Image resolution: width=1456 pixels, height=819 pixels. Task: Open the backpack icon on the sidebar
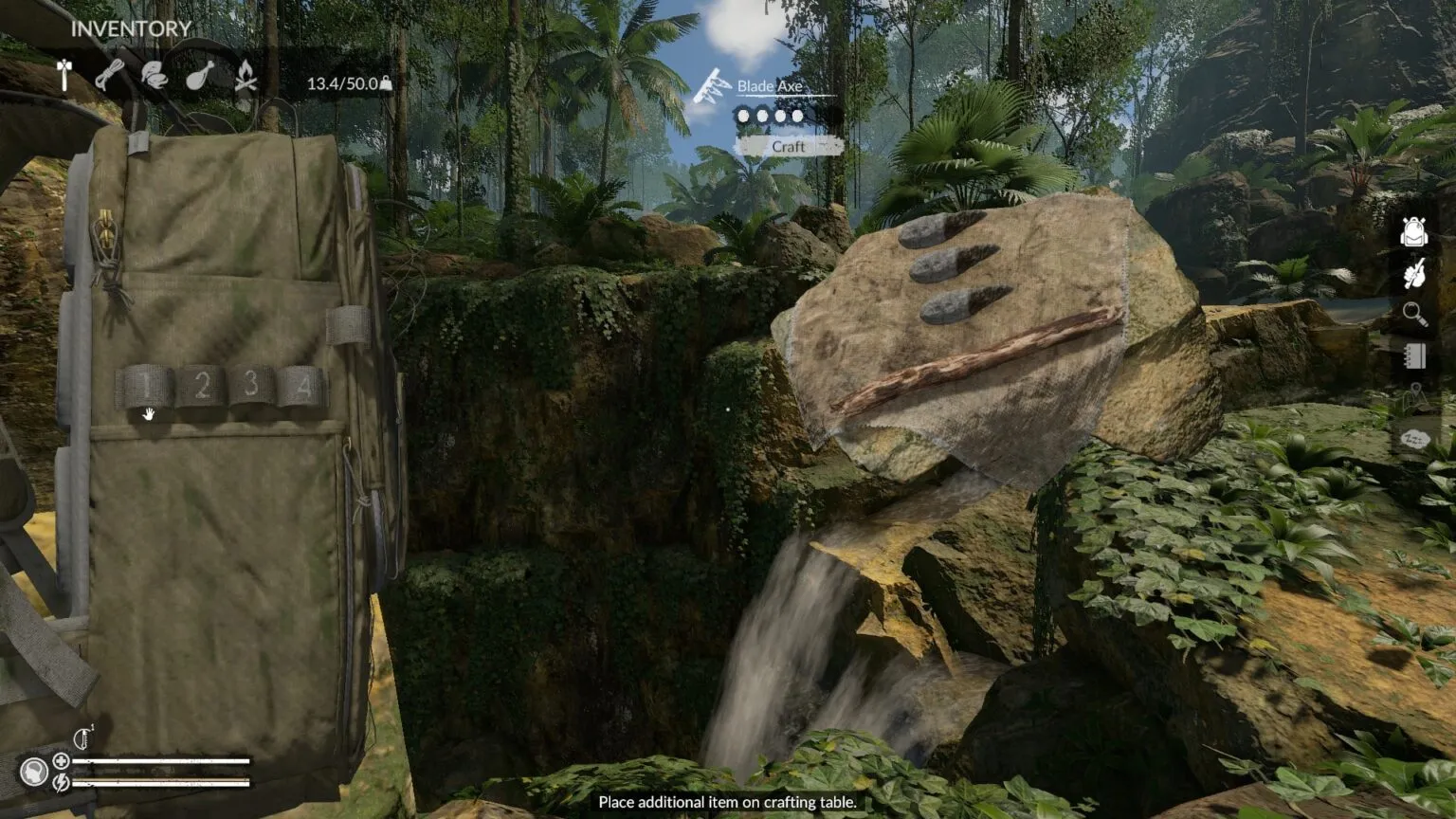[x=1413, y=231]
